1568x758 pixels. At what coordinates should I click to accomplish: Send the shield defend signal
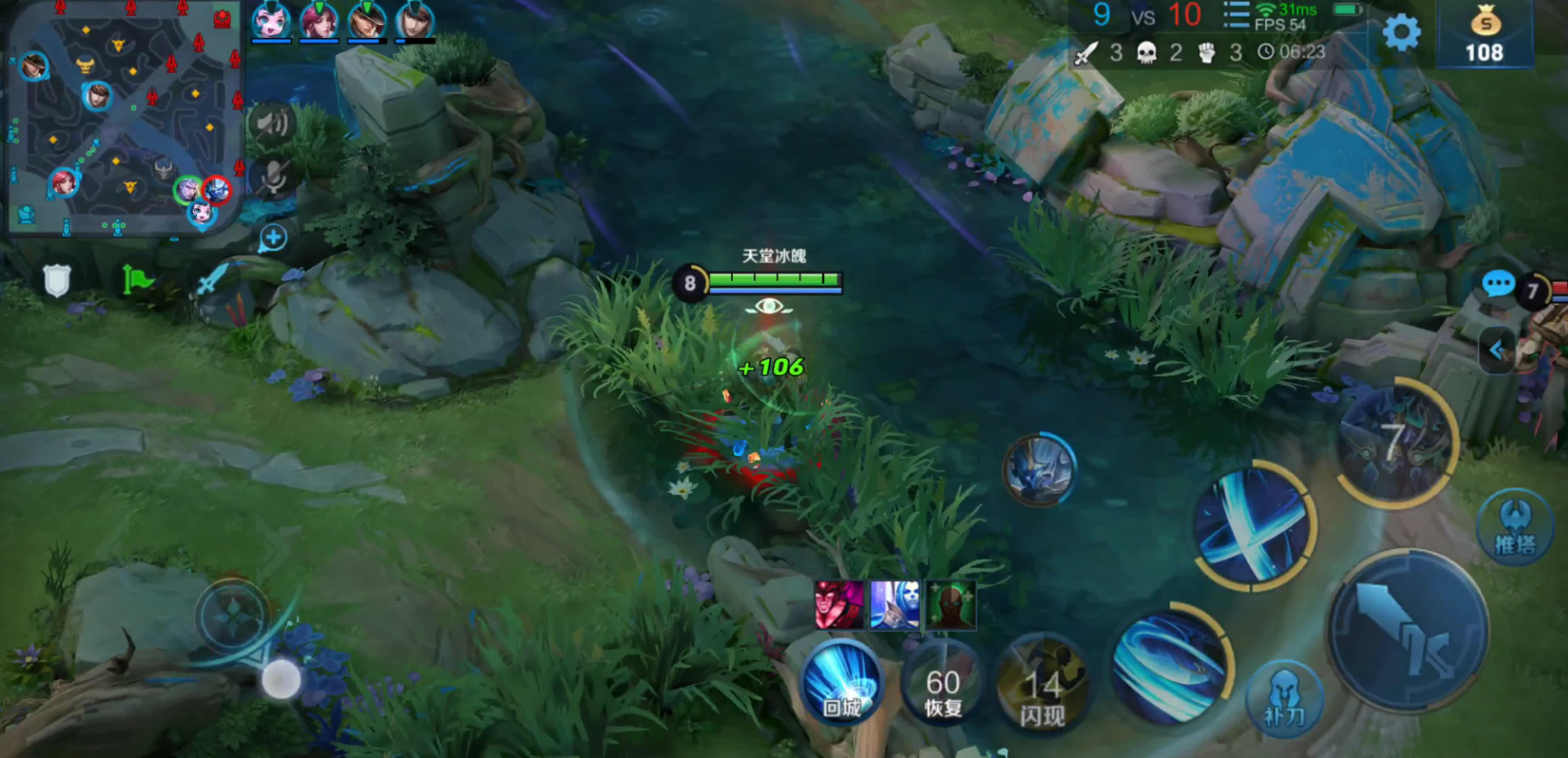point(57,280)
